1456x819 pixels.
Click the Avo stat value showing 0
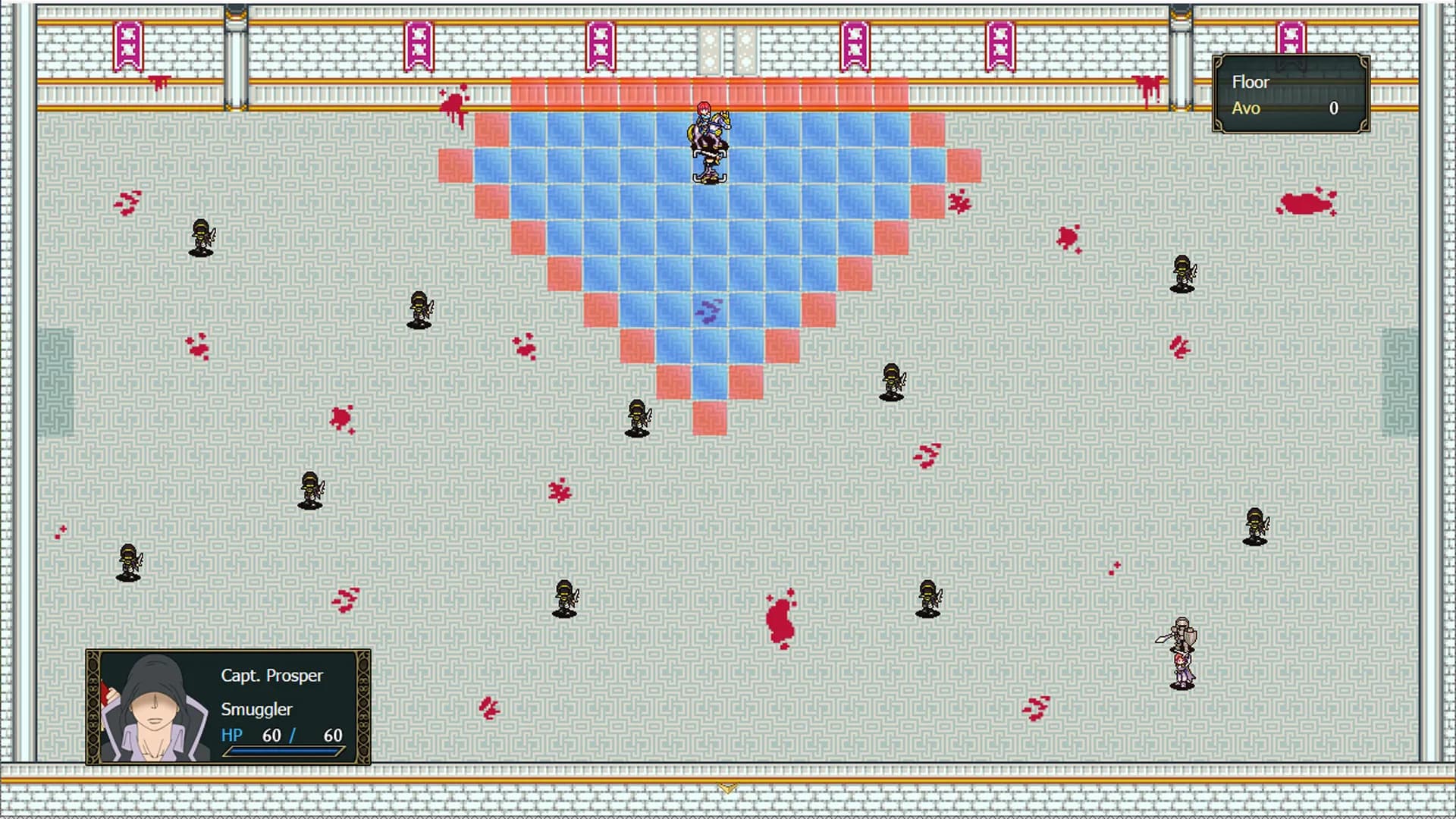[1334, 108]
